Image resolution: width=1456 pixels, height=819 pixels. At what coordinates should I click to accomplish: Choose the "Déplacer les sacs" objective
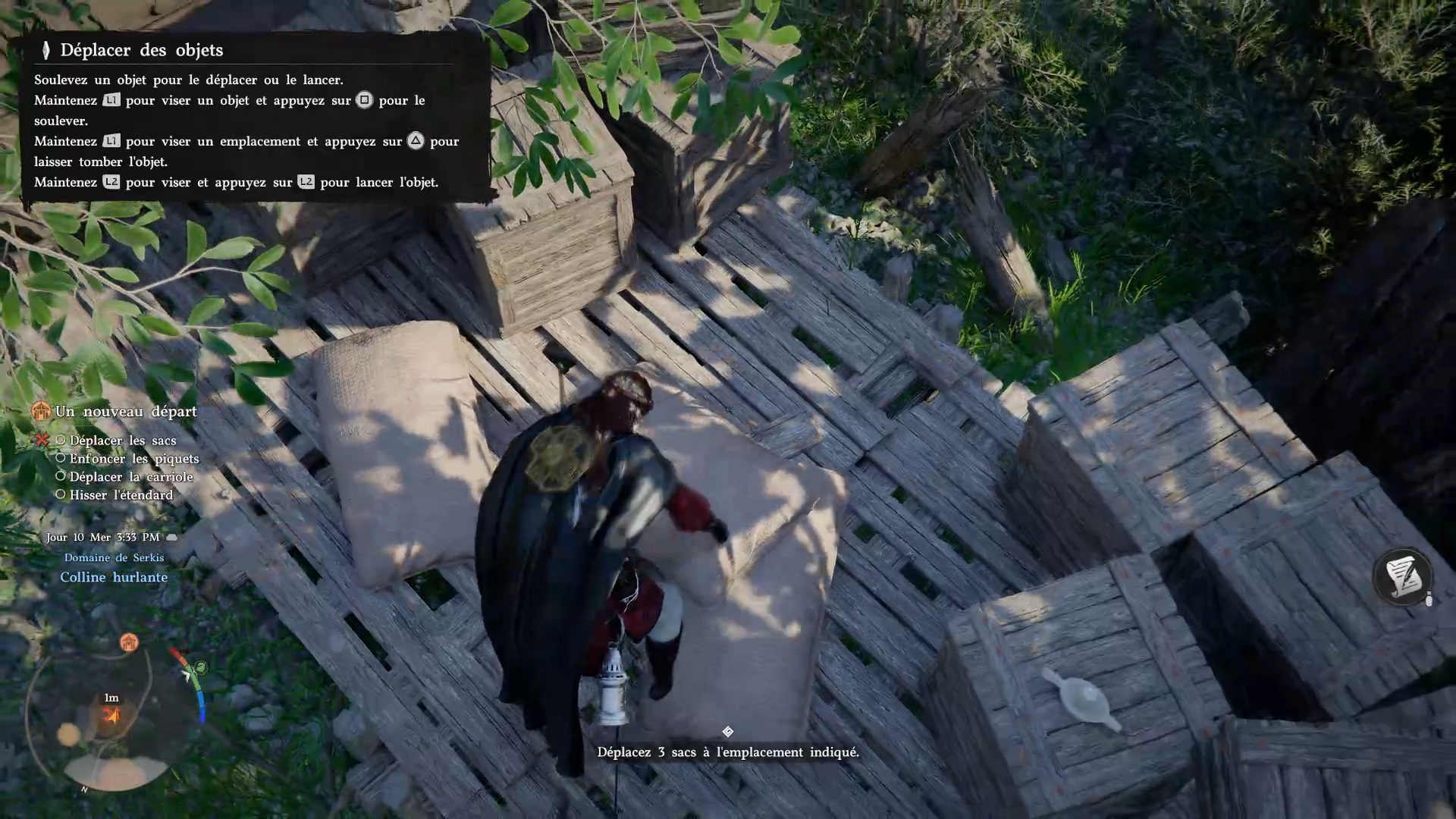click(122, 441)
